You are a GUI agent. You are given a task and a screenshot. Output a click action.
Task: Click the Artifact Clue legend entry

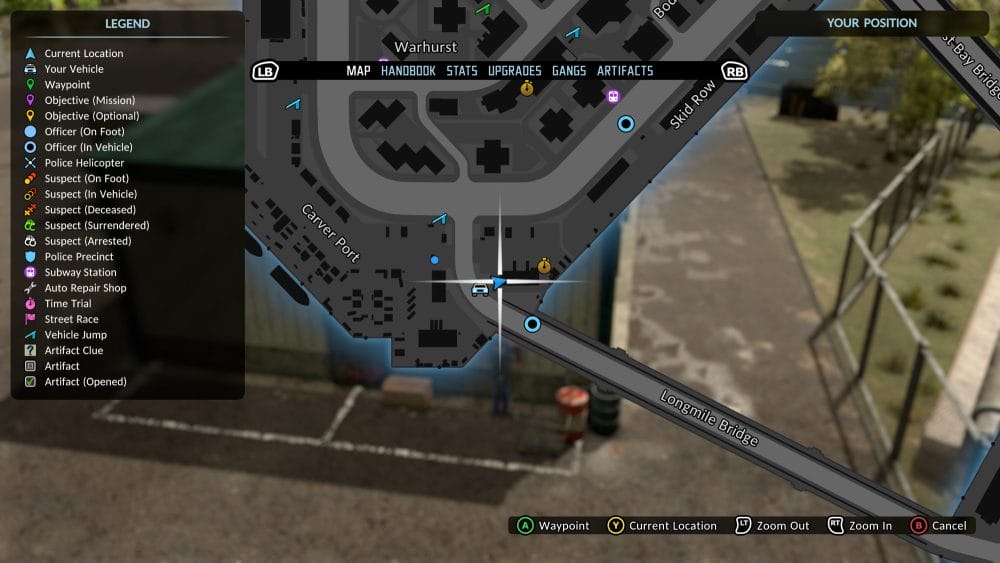click(x=73, y=351)
